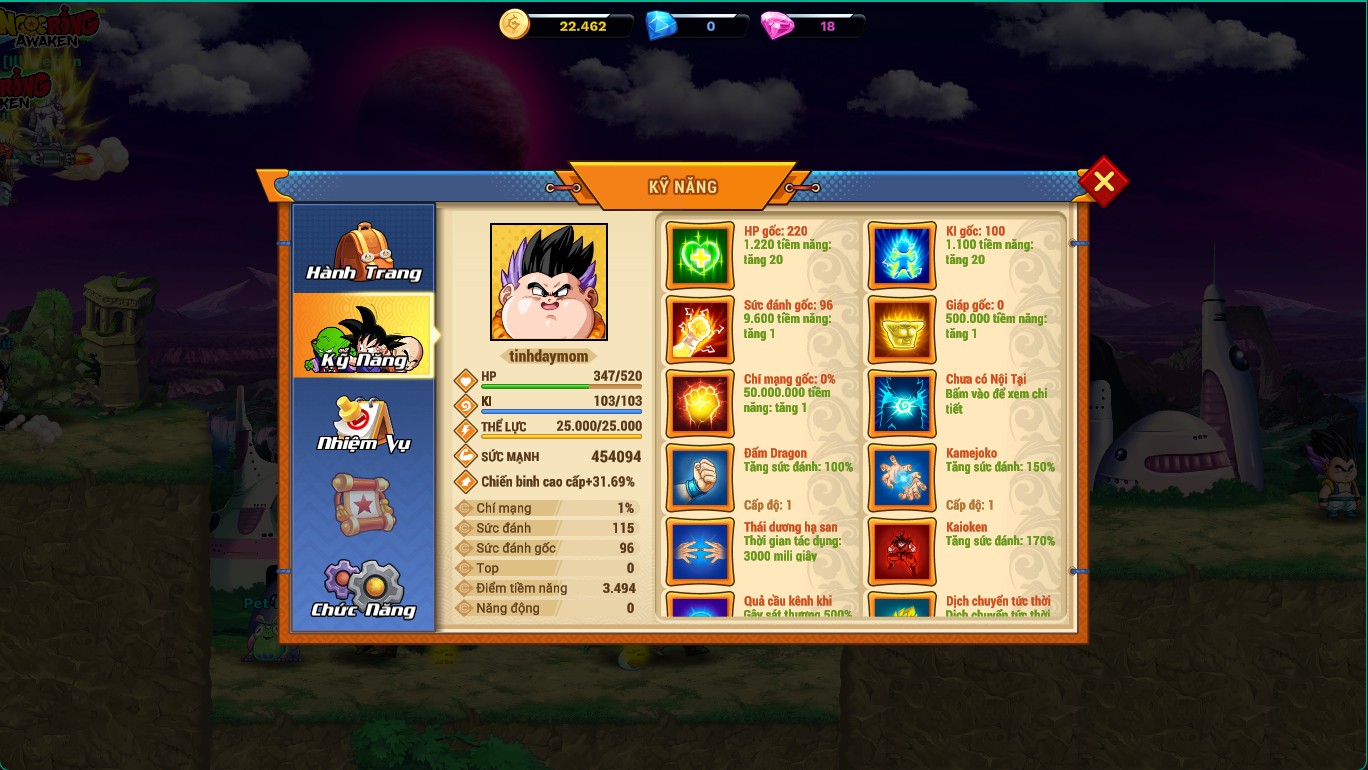Select the Kamejoko skill icon
1368x770 pixels.
(x=902, y=478)
